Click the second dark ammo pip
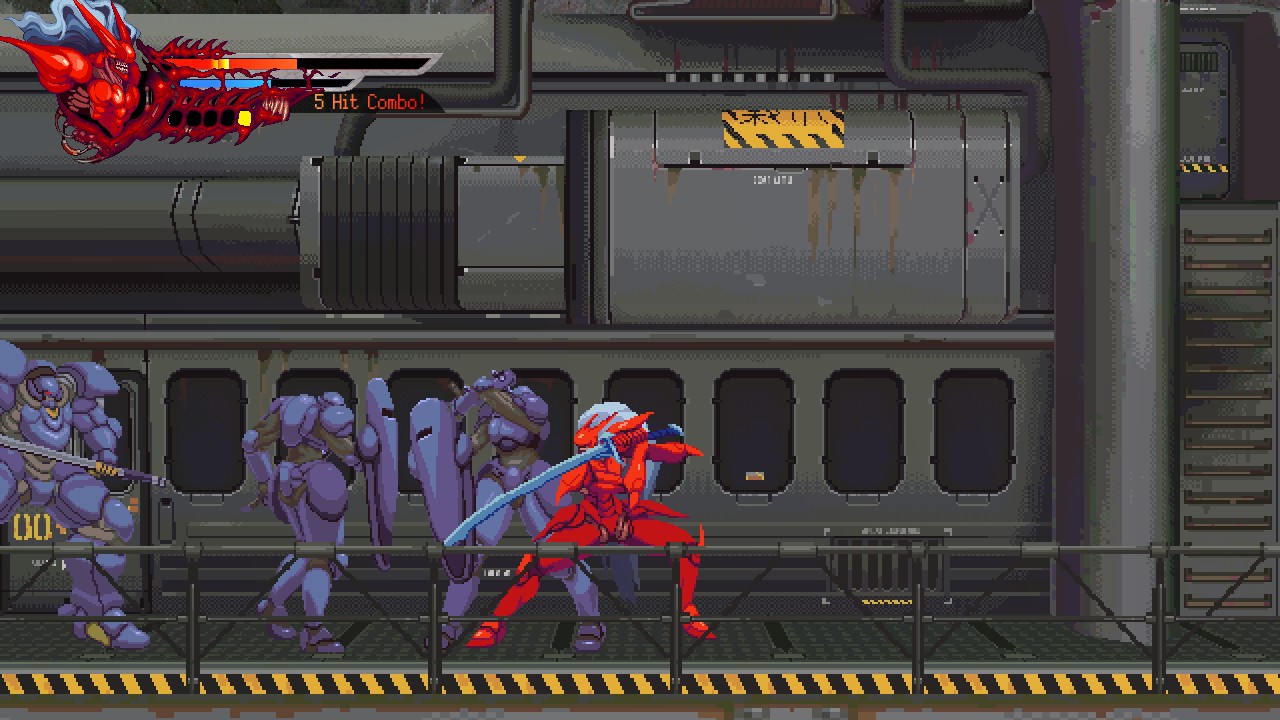1280x720 pixels. pyautogui.click(x=196, y=118)
